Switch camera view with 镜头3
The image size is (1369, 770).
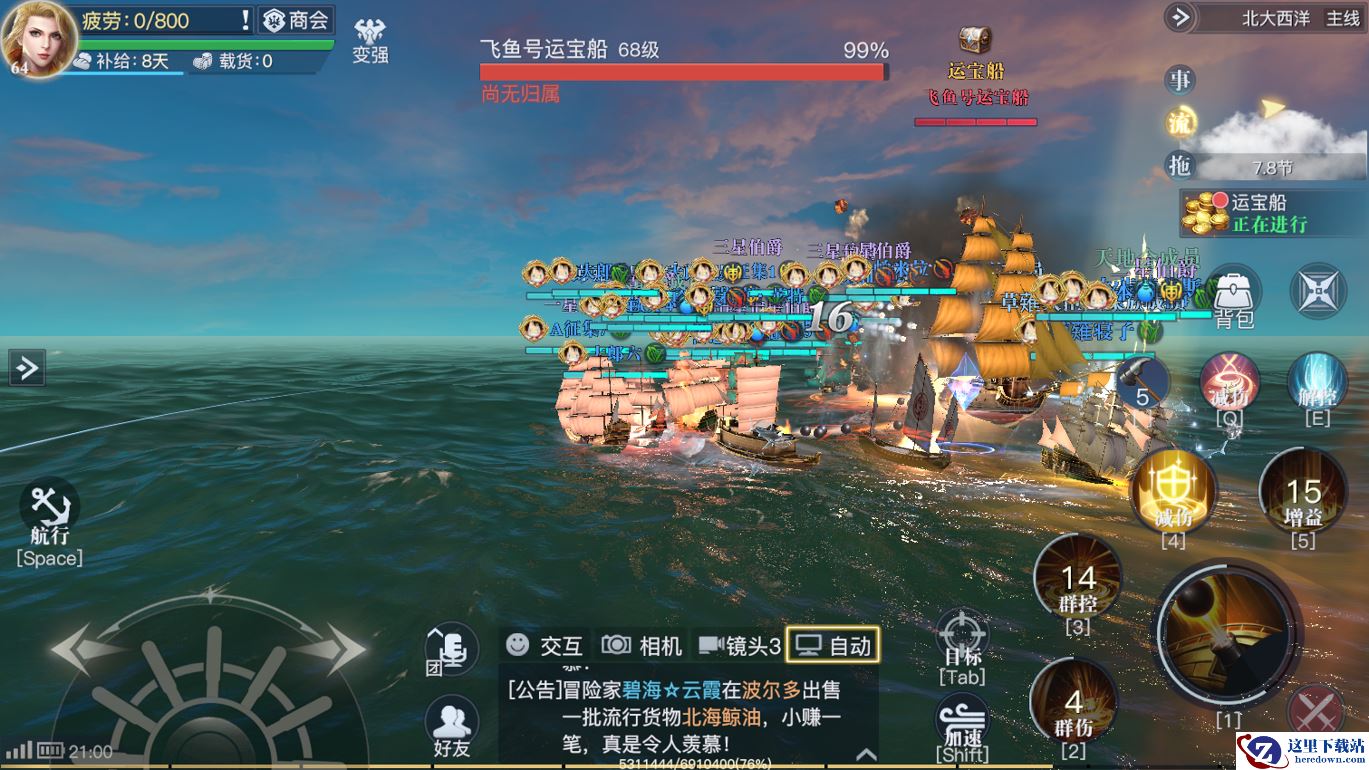[740, 646]
